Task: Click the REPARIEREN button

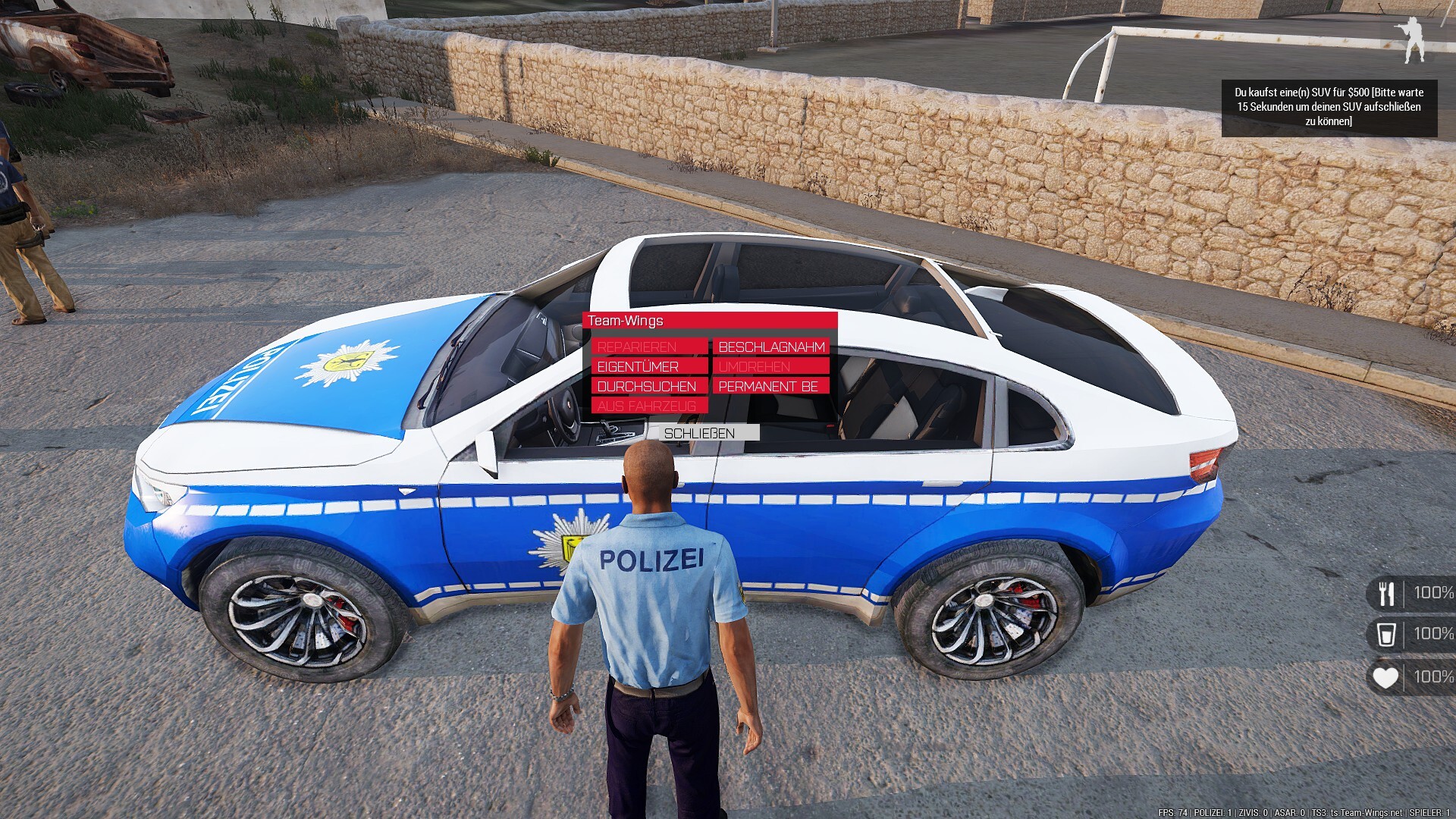Action: pos(649,347)
